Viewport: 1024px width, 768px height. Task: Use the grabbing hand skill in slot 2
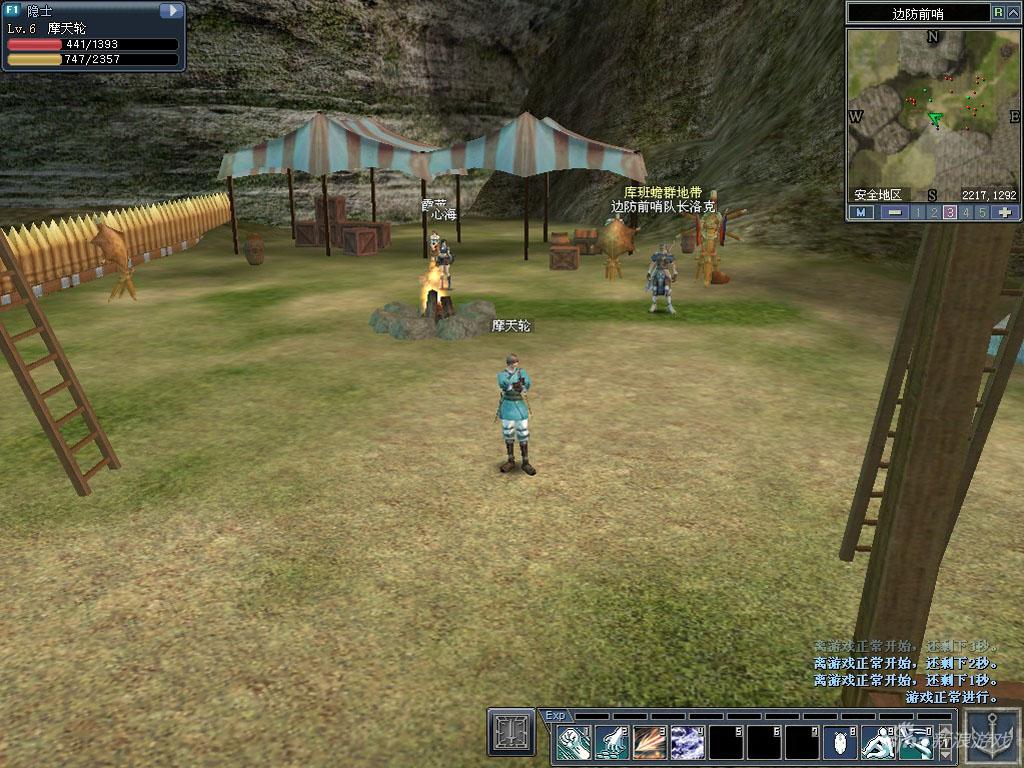click(611, 742)
